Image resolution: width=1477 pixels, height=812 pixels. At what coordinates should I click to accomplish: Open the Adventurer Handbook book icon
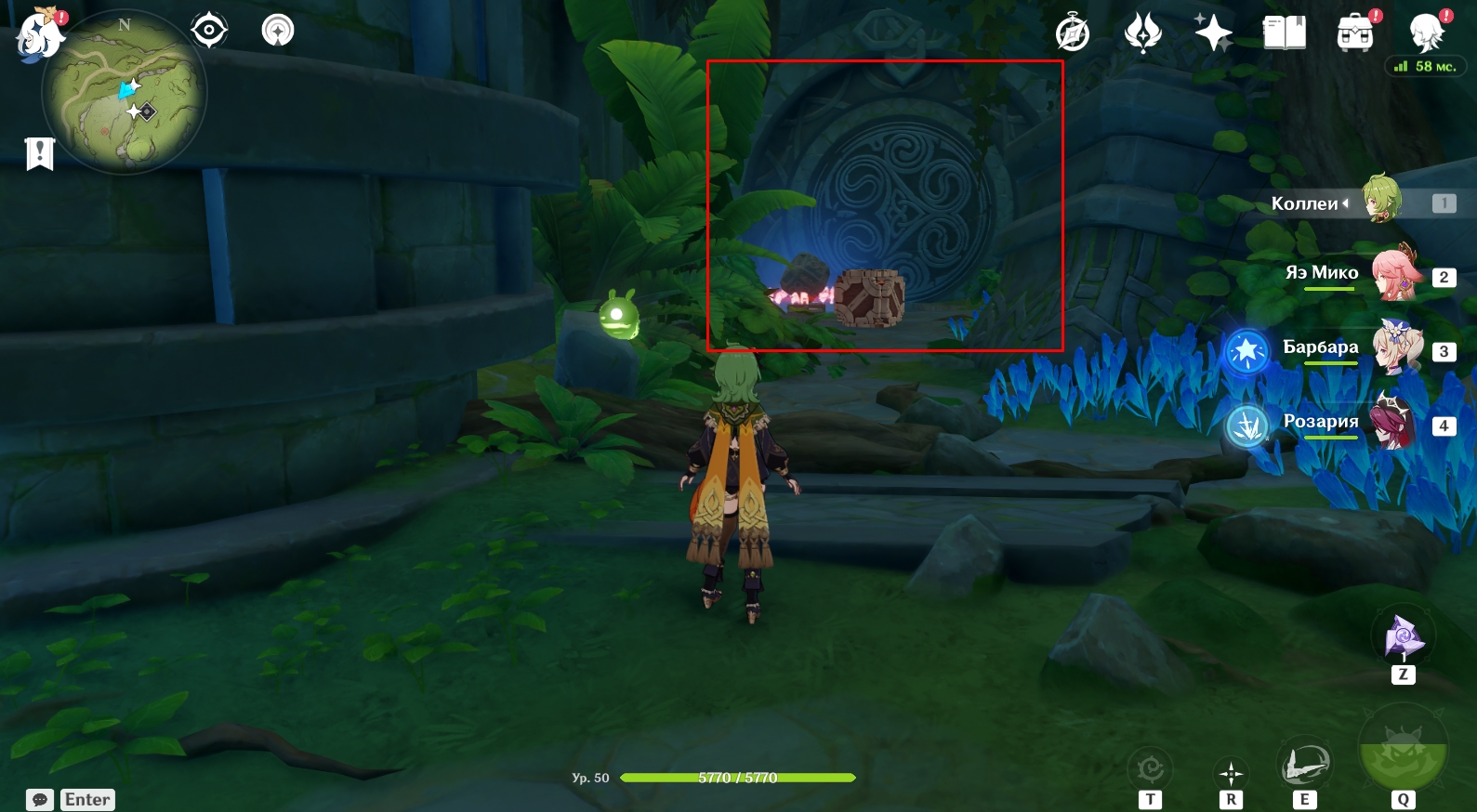(1284, 33)
